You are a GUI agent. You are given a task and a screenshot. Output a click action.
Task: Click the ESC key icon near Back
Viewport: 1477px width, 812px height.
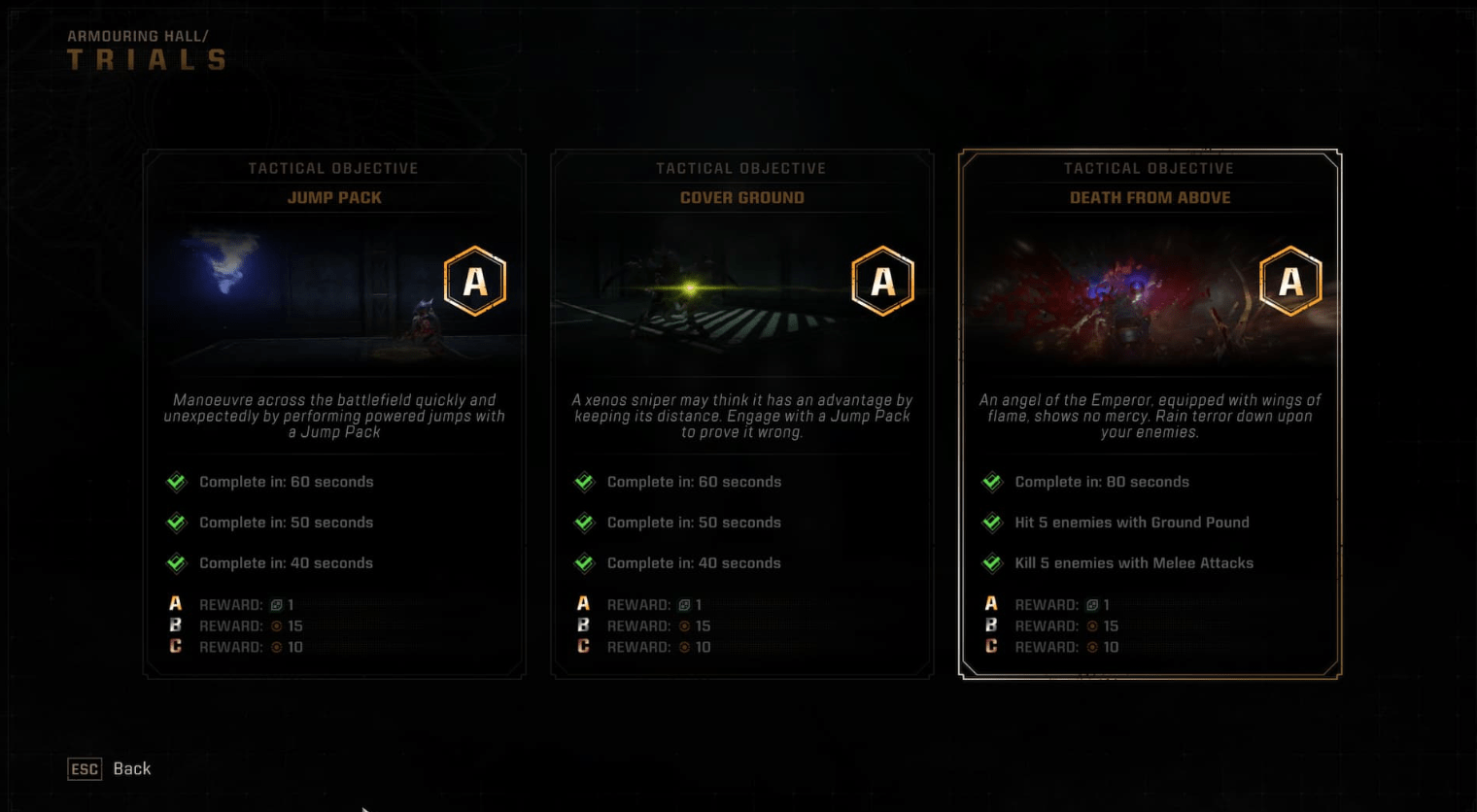(x=85, y=768)
